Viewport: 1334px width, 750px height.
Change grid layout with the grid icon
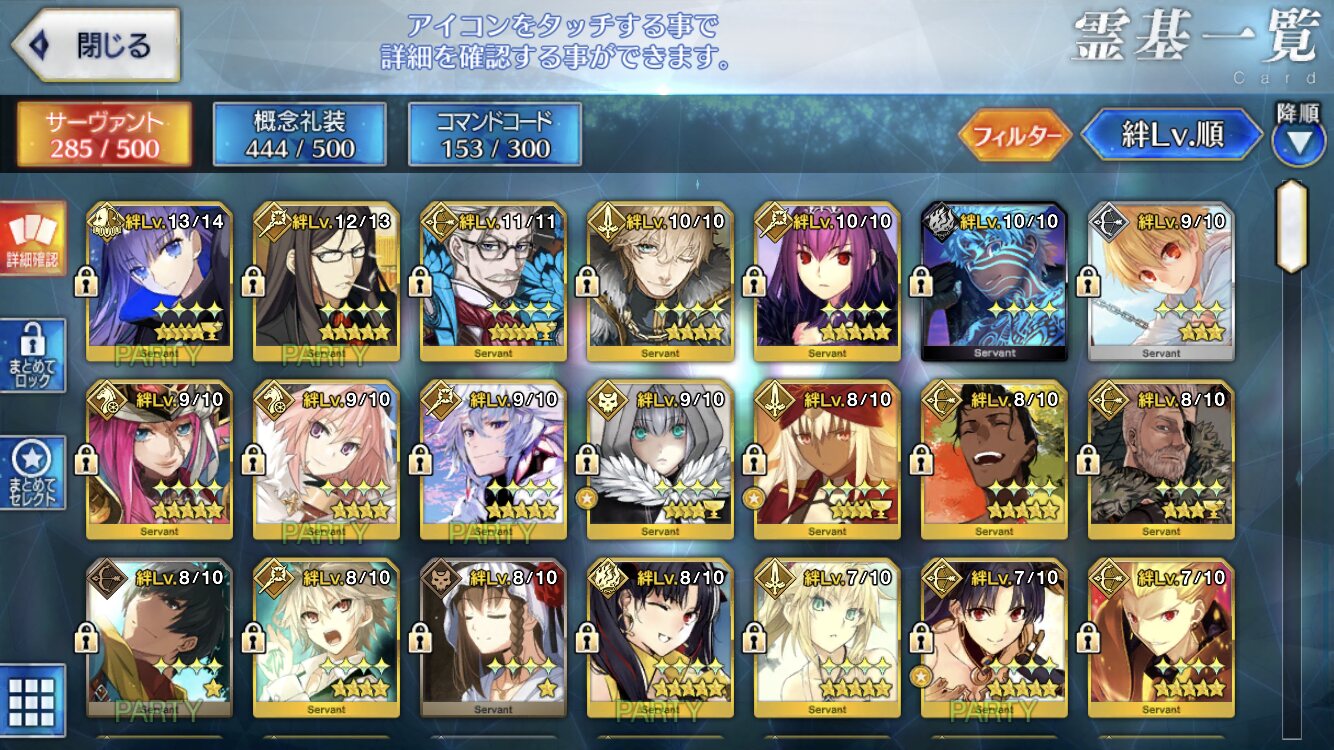(33, 700)
